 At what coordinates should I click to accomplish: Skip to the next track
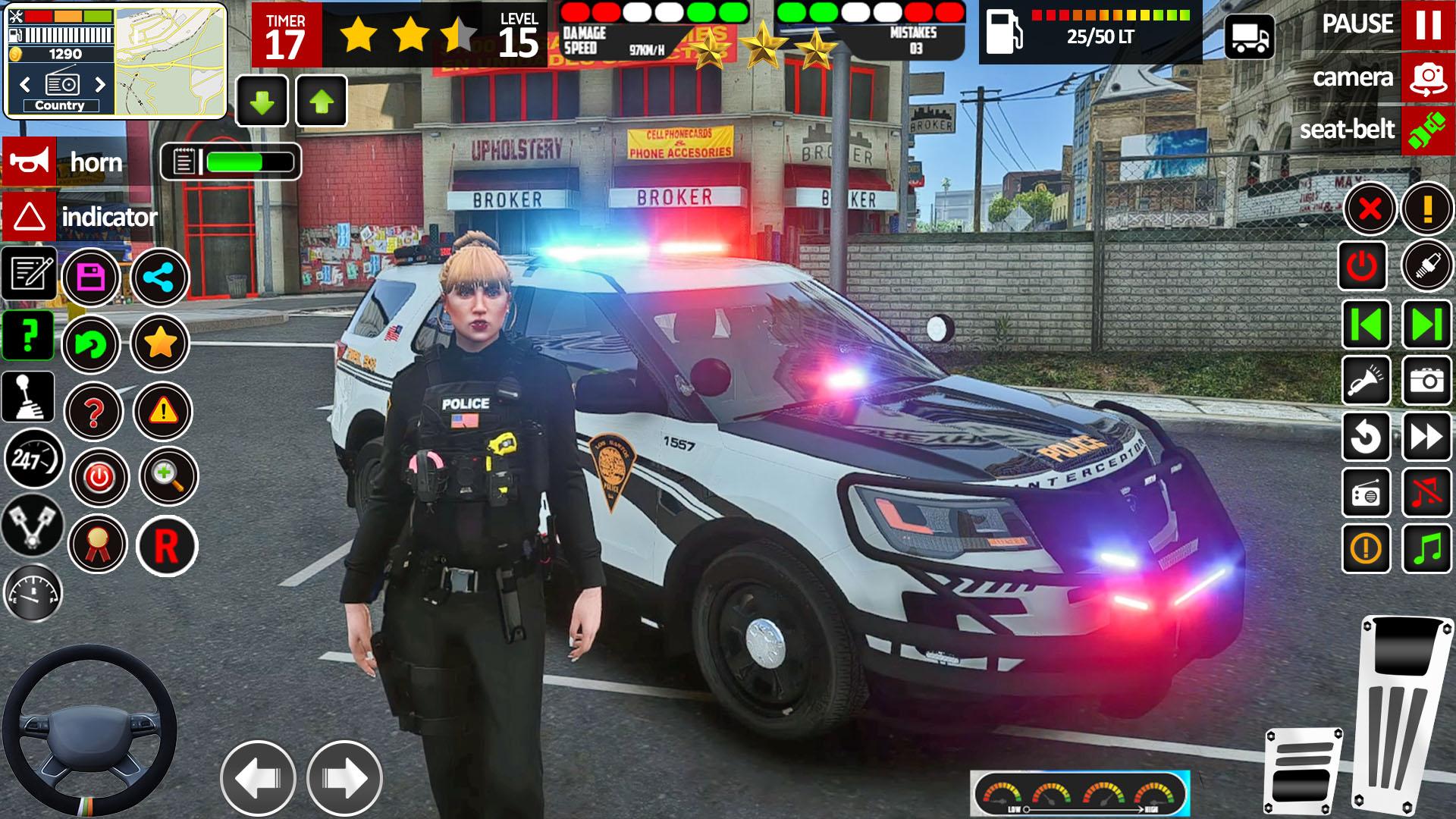coord(1427,325)
